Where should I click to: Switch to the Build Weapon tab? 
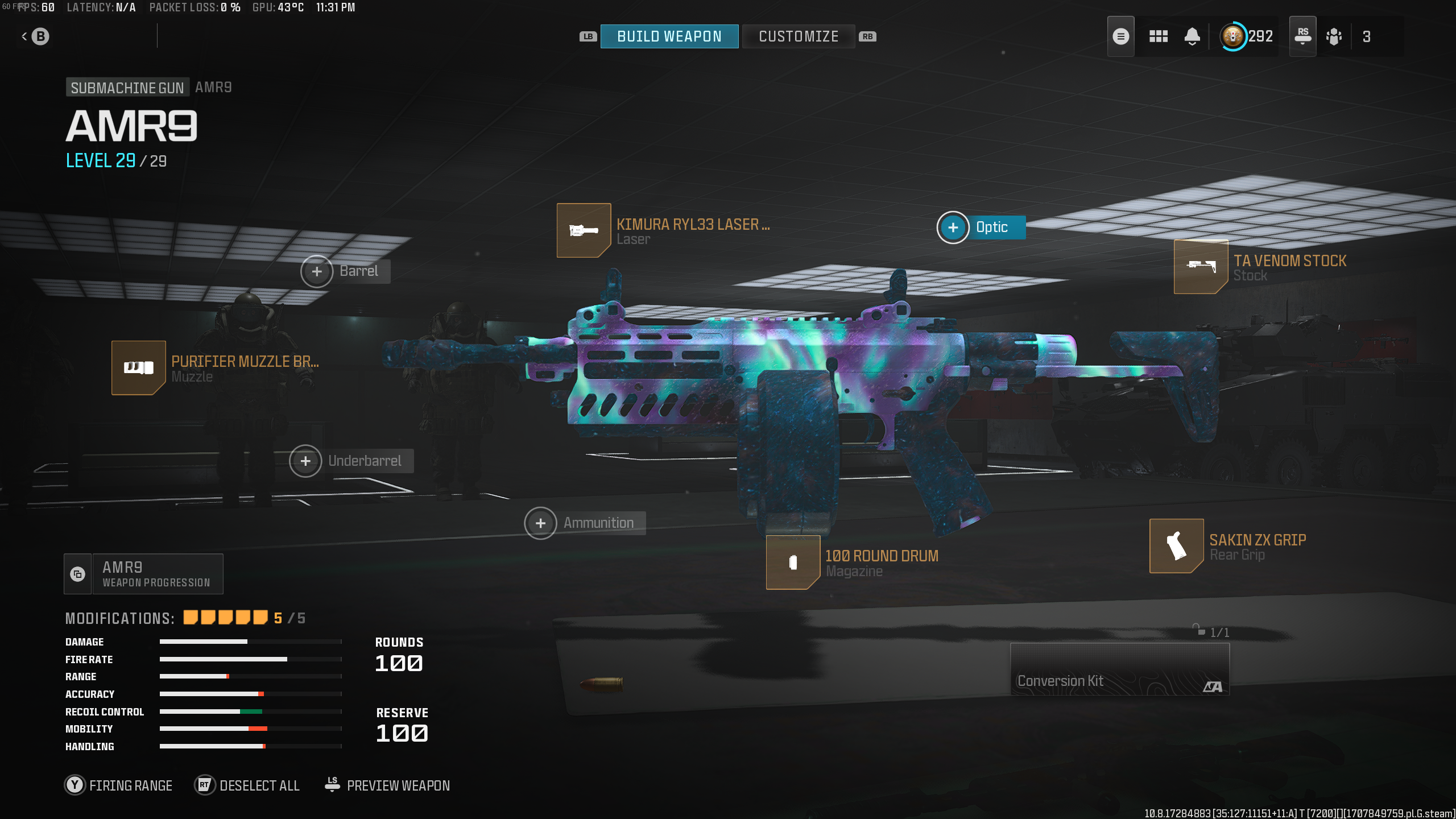tap(669, 36)
